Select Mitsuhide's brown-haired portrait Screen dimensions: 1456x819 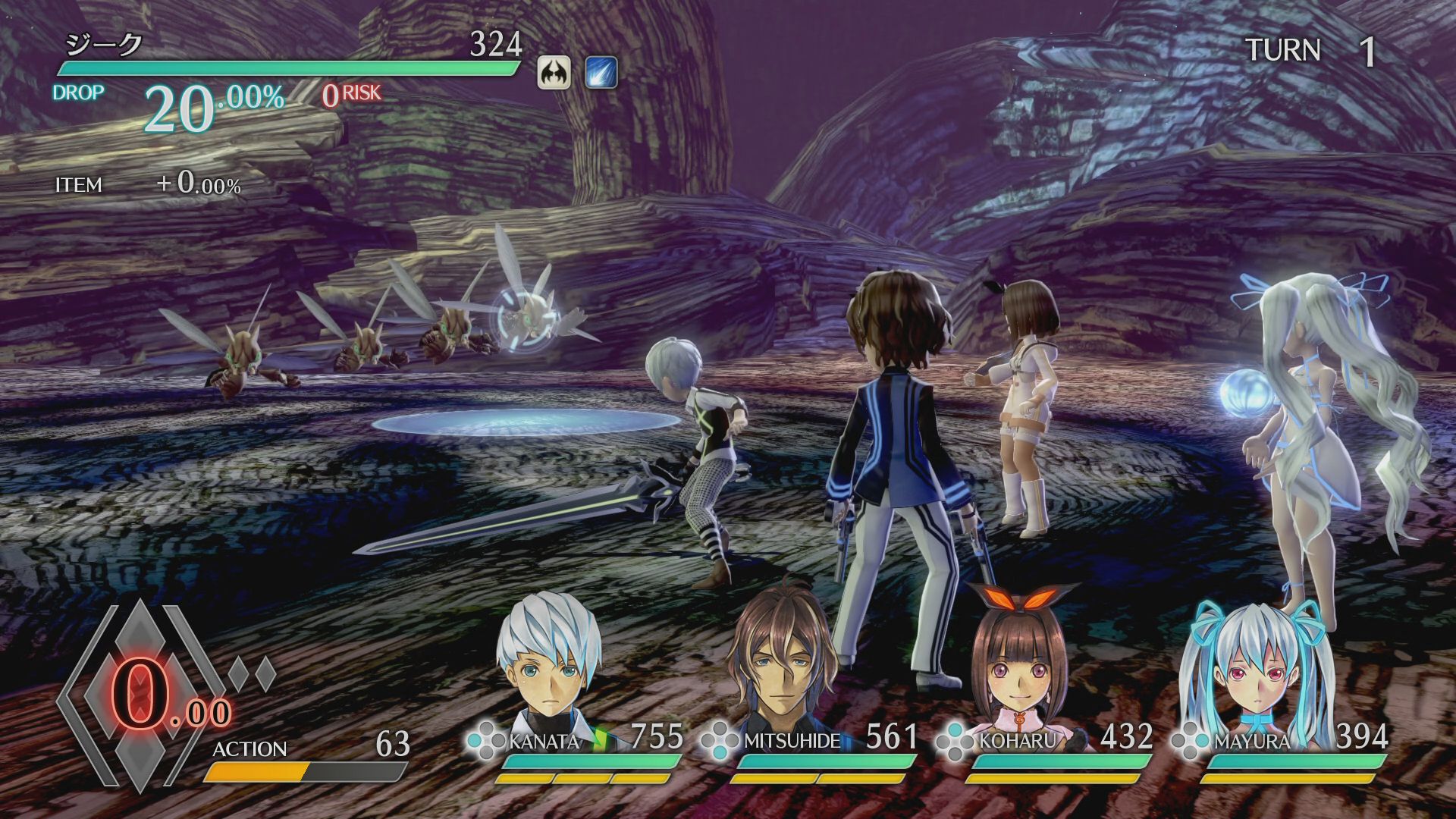click(783, 660)
